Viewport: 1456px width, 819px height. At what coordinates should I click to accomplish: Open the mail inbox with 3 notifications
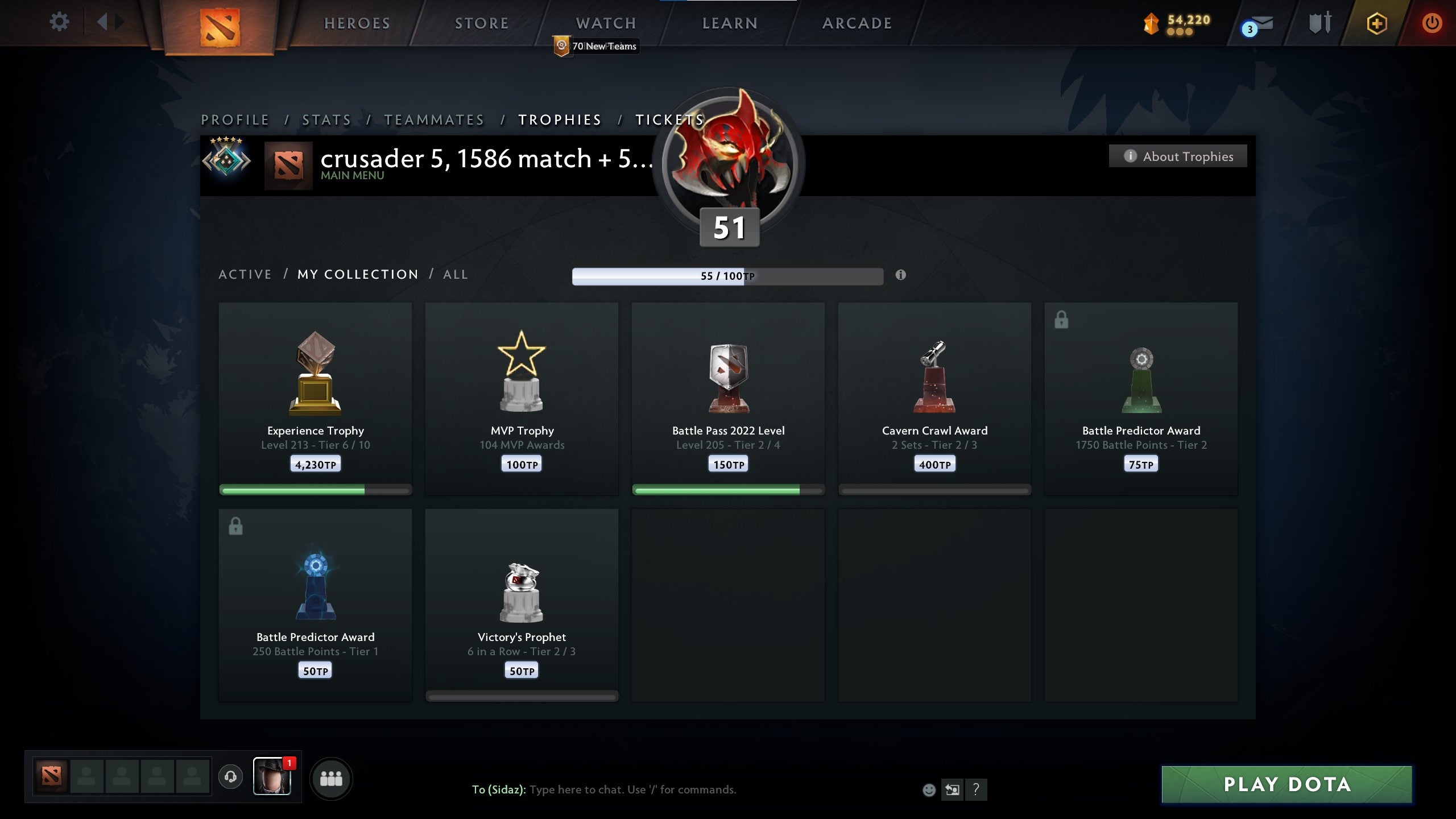click(1258, 24)
